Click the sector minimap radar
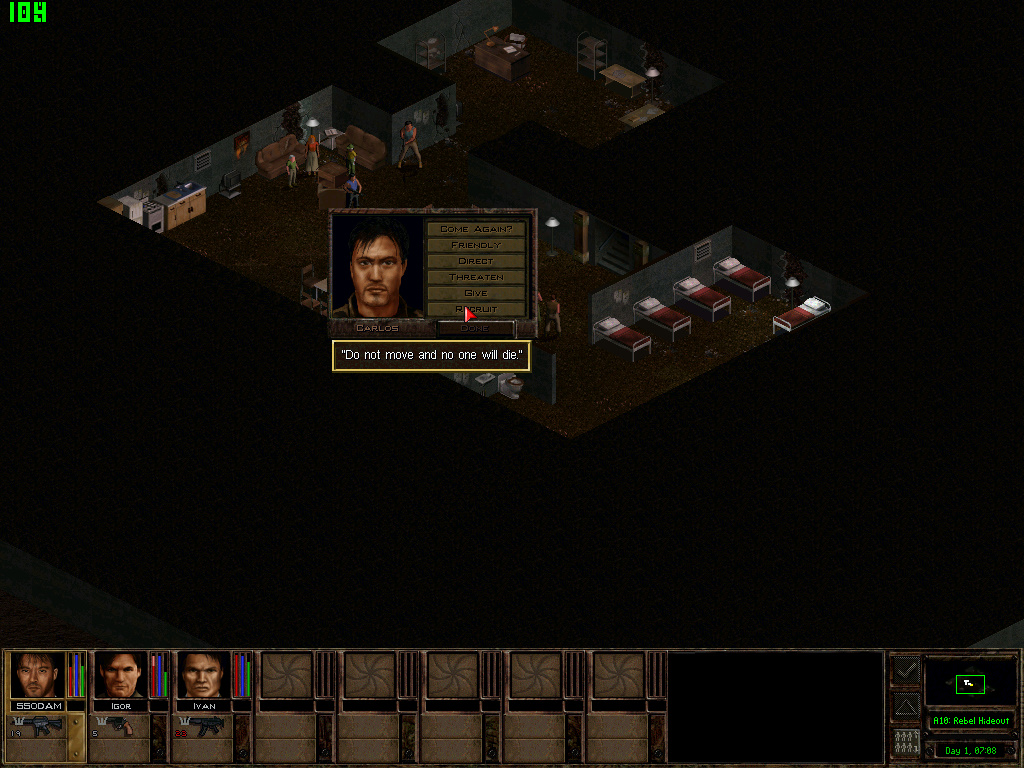1024x768 pixels. pyautogui.click(x=970, y=683)
